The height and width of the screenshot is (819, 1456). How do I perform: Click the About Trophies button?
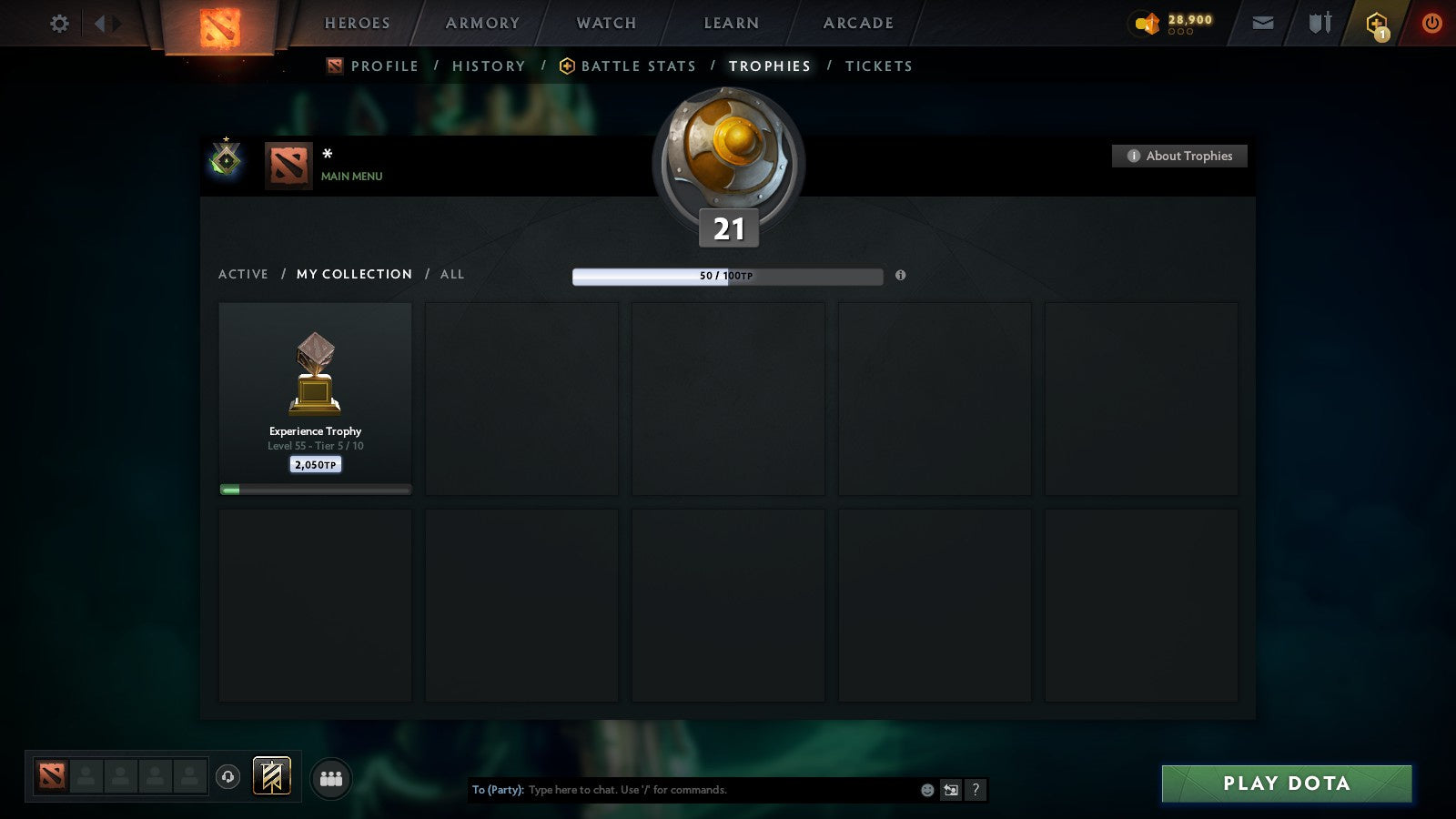[1179, 156]
